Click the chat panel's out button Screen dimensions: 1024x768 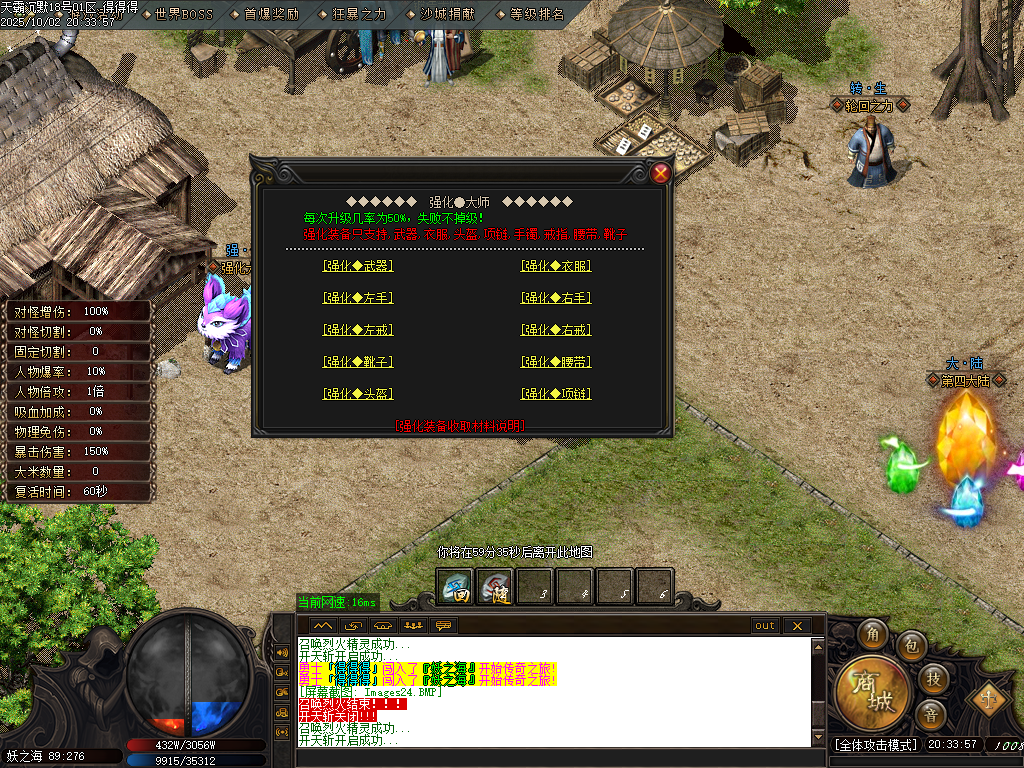[765, 626]
